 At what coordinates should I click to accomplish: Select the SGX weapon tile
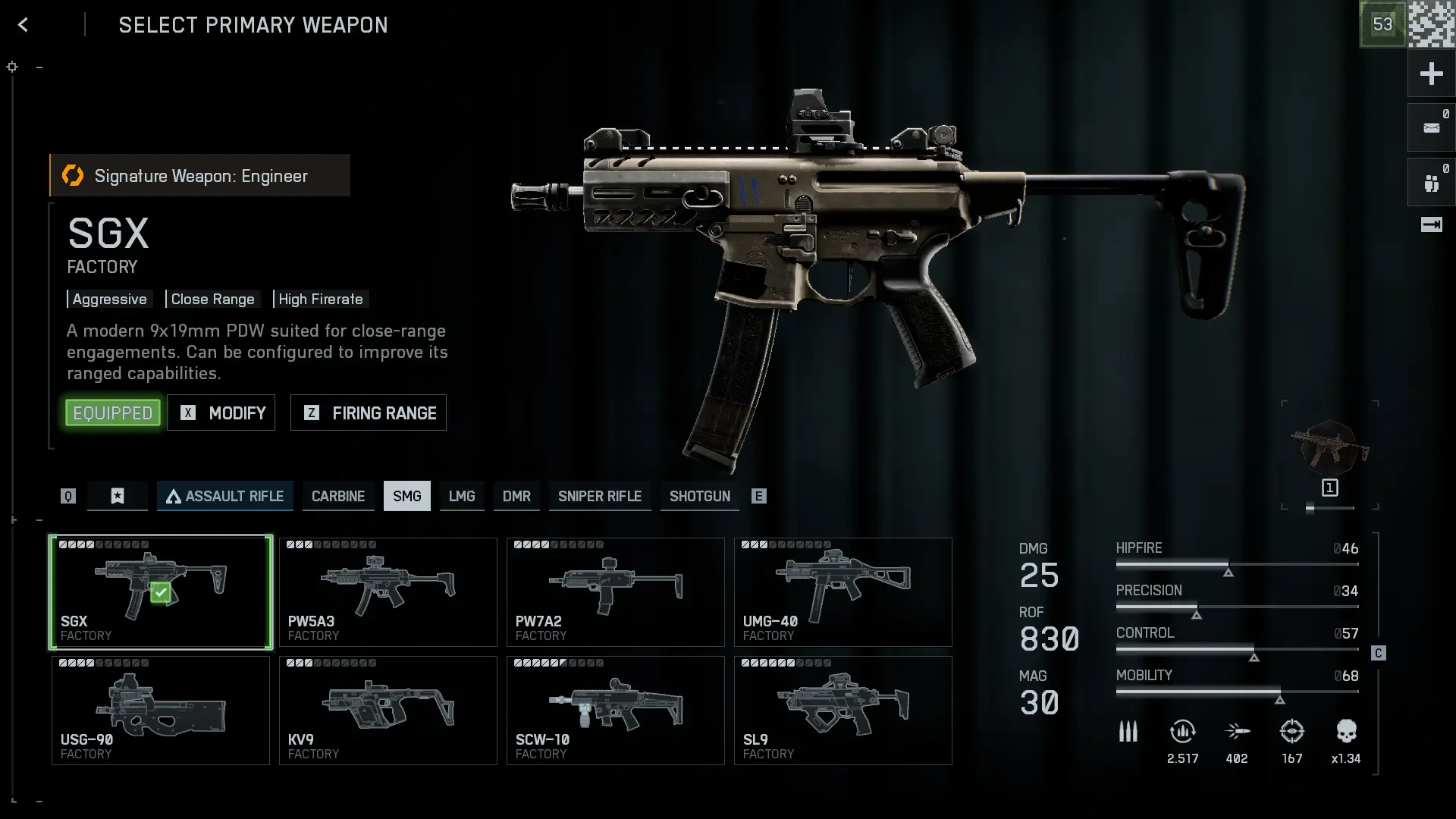tap(161, 592)
